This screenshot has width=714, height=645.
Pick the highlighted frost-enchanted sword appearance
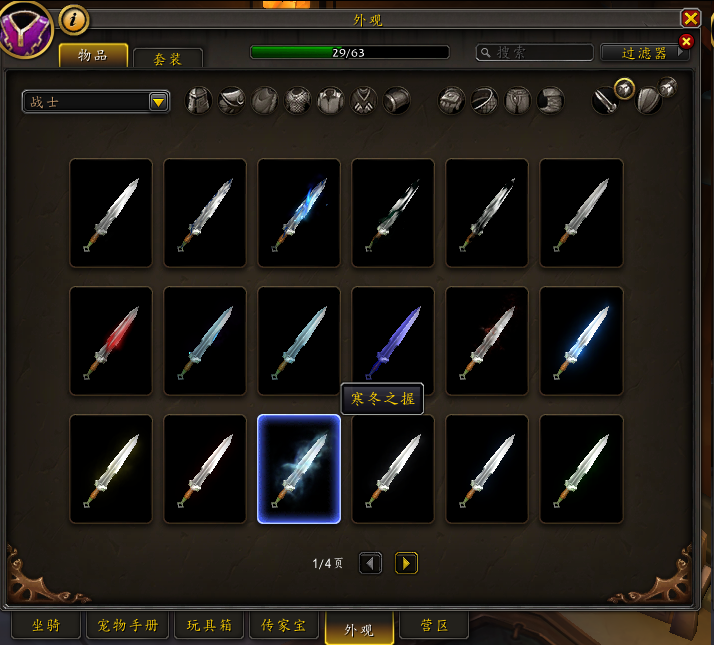coord(298,468)
